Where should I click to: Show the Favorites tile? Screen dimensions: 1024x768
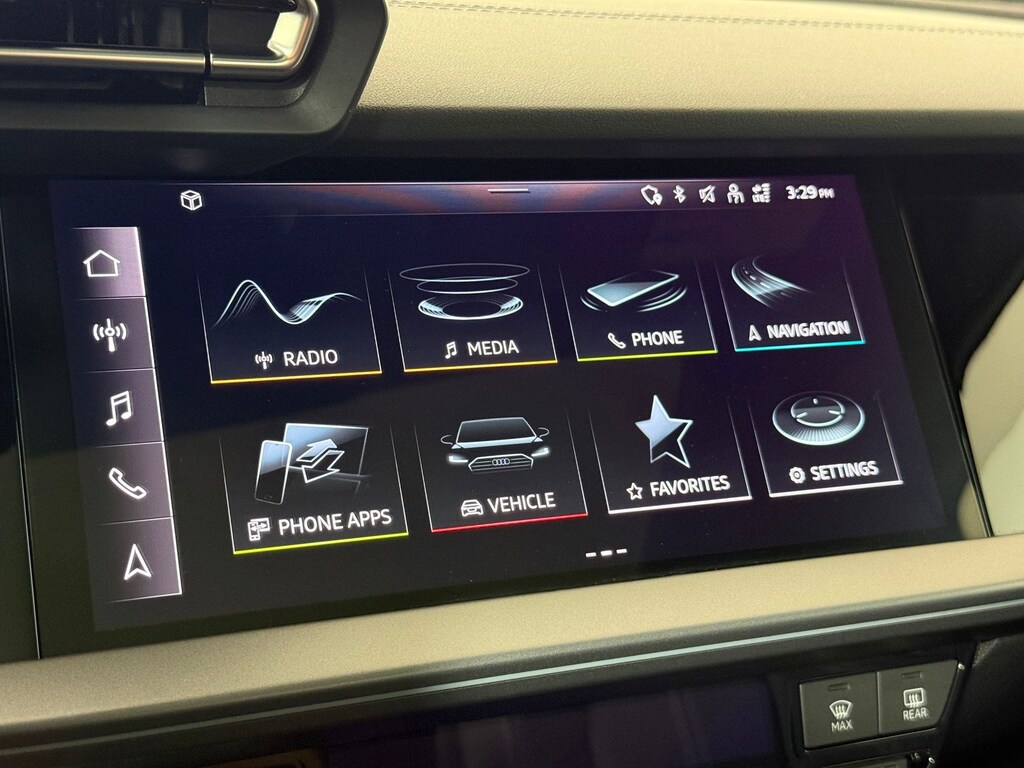(x=670, y=455)
